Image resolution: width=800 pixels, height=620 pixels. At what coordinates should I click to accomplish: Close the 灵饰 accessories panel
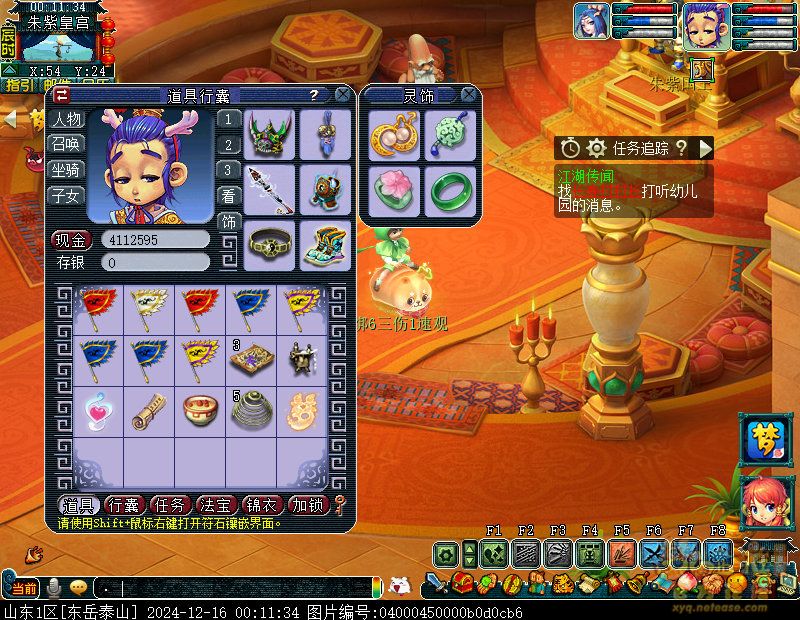click(x=468, y=95)
